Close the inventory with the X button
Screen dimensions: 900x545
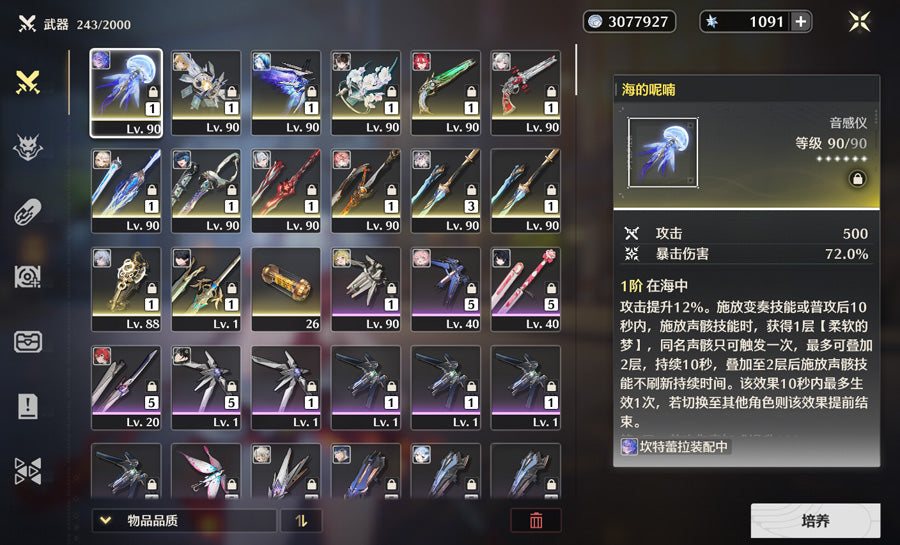click(859, 22)
